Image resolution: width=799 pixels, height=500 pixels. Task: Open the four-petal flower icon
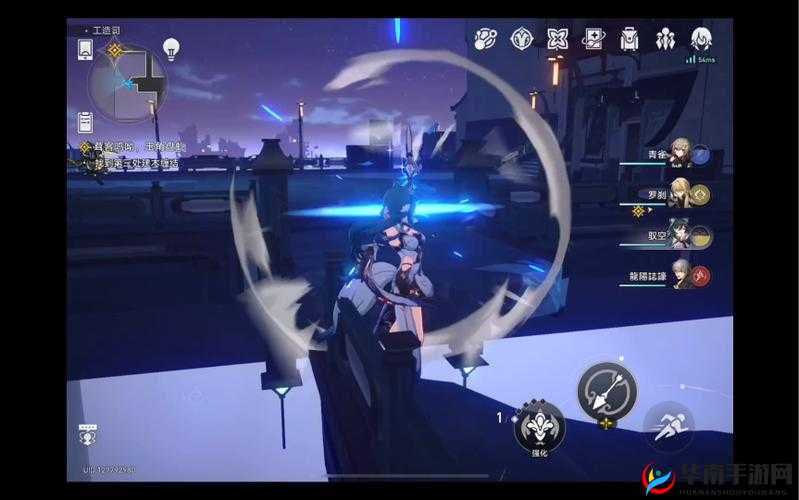click(x=557, y=39)
